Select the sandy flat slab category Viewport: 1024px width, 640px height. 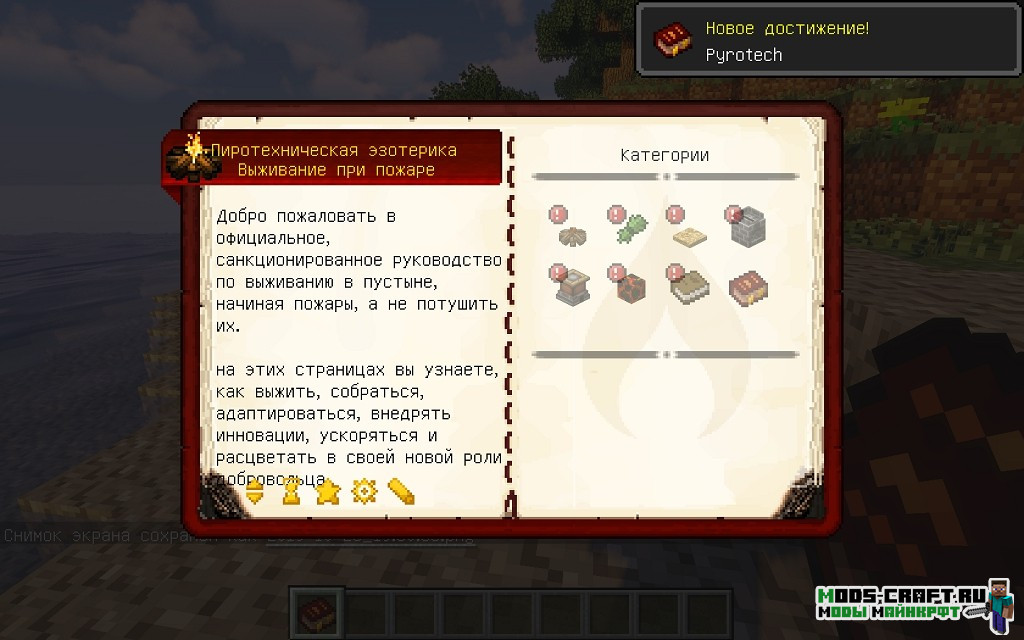[x=691, y=234]
